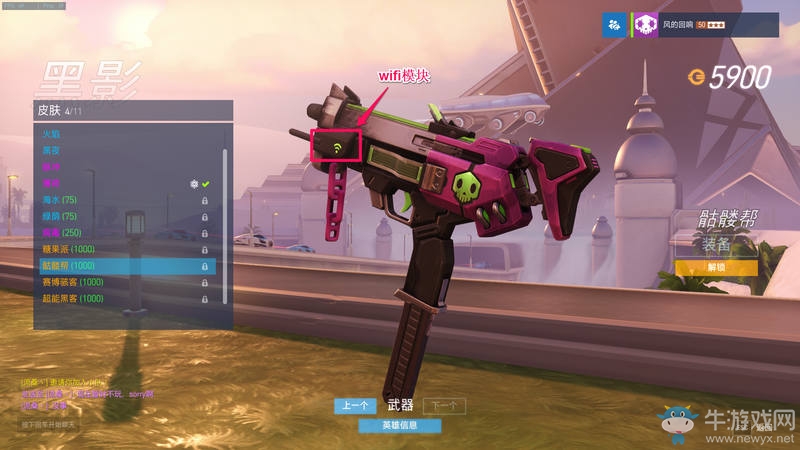Viewport: 800px width, 450px height.
Task: Select the highlighted 骷髅帮 (1000) skin row
Action: (125, 266)
